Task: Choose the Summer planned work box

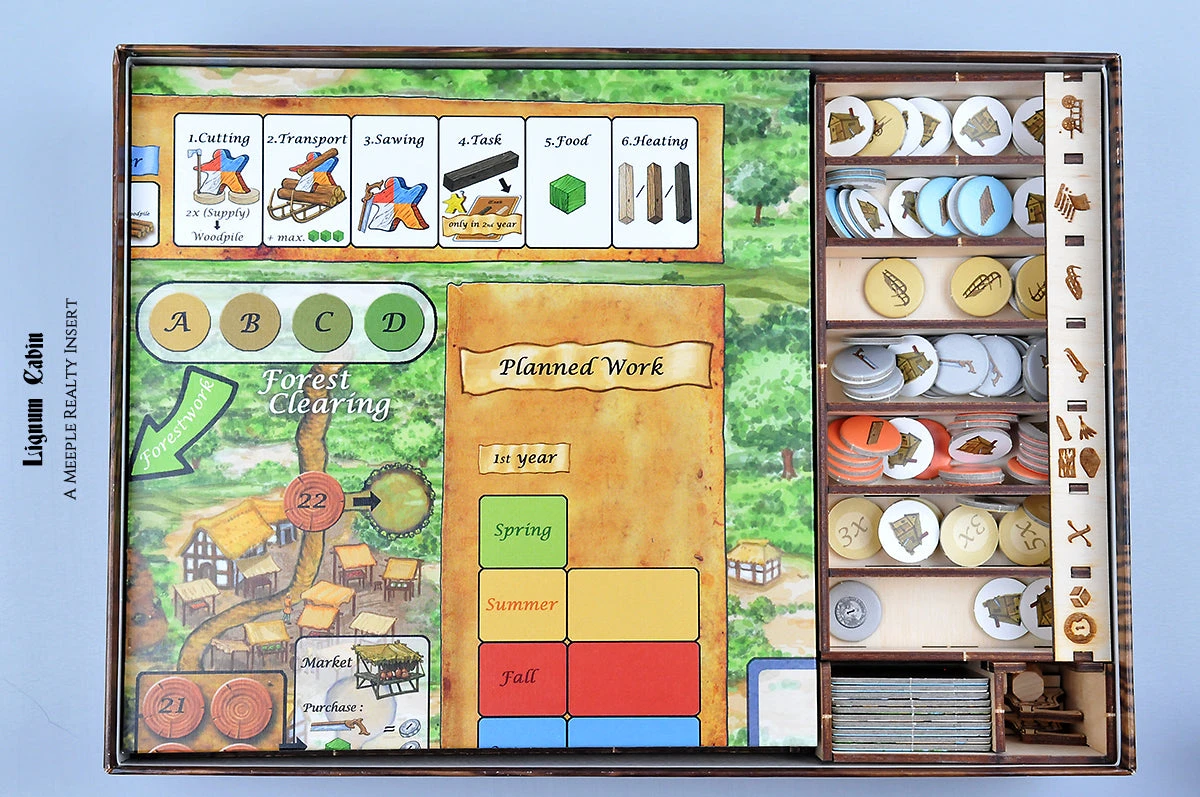Action: [522, 605]
